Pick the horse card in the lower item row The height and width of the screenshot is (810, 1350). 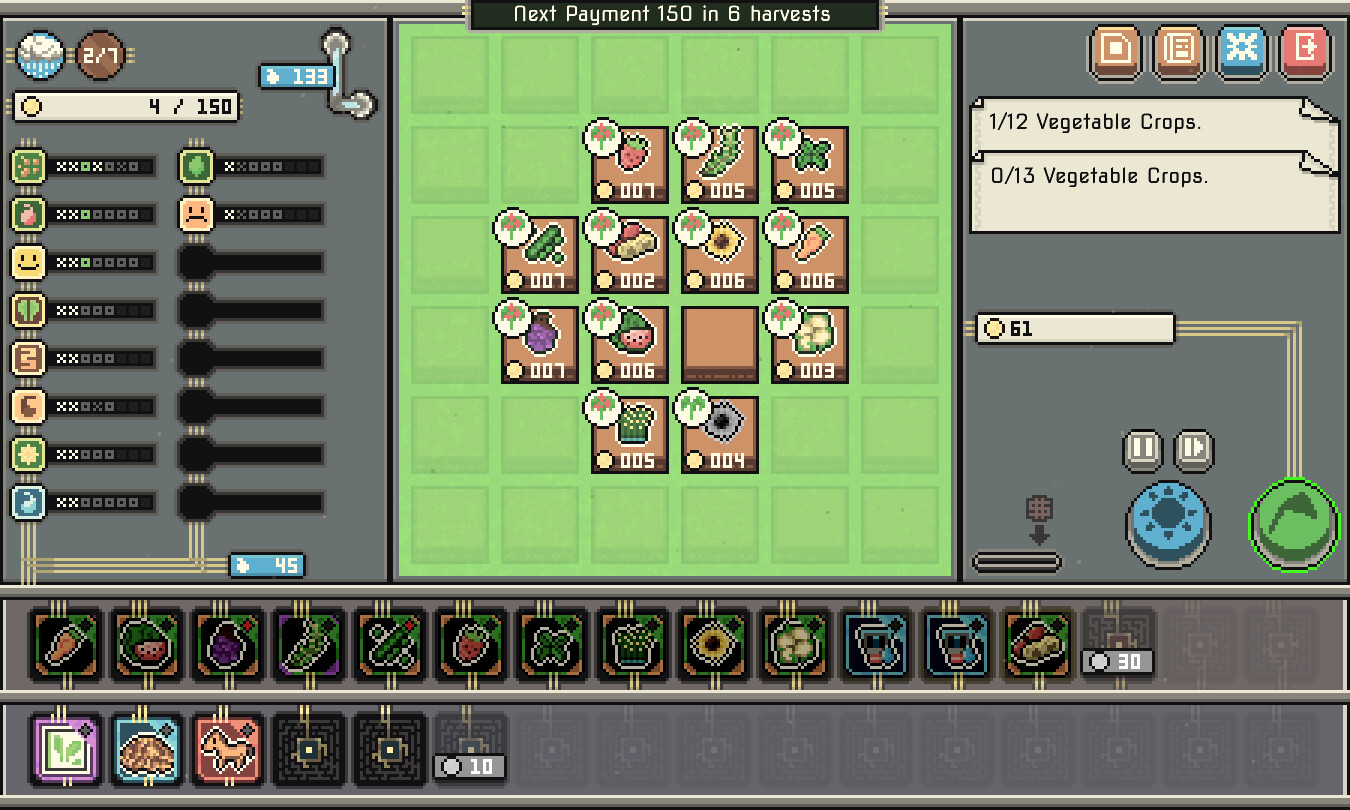(x=228, y=747)
